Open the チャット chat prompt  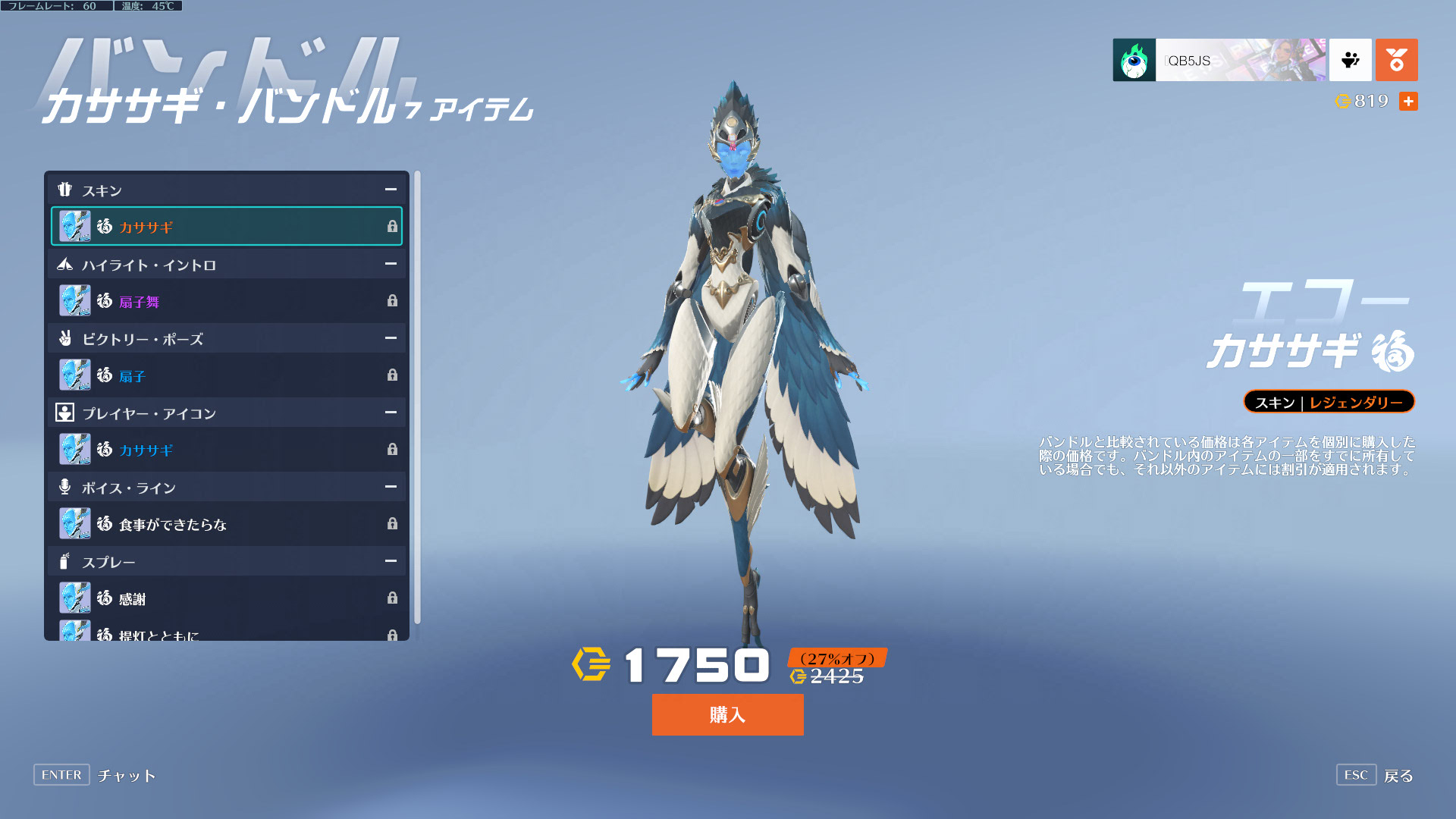[95, 775]
